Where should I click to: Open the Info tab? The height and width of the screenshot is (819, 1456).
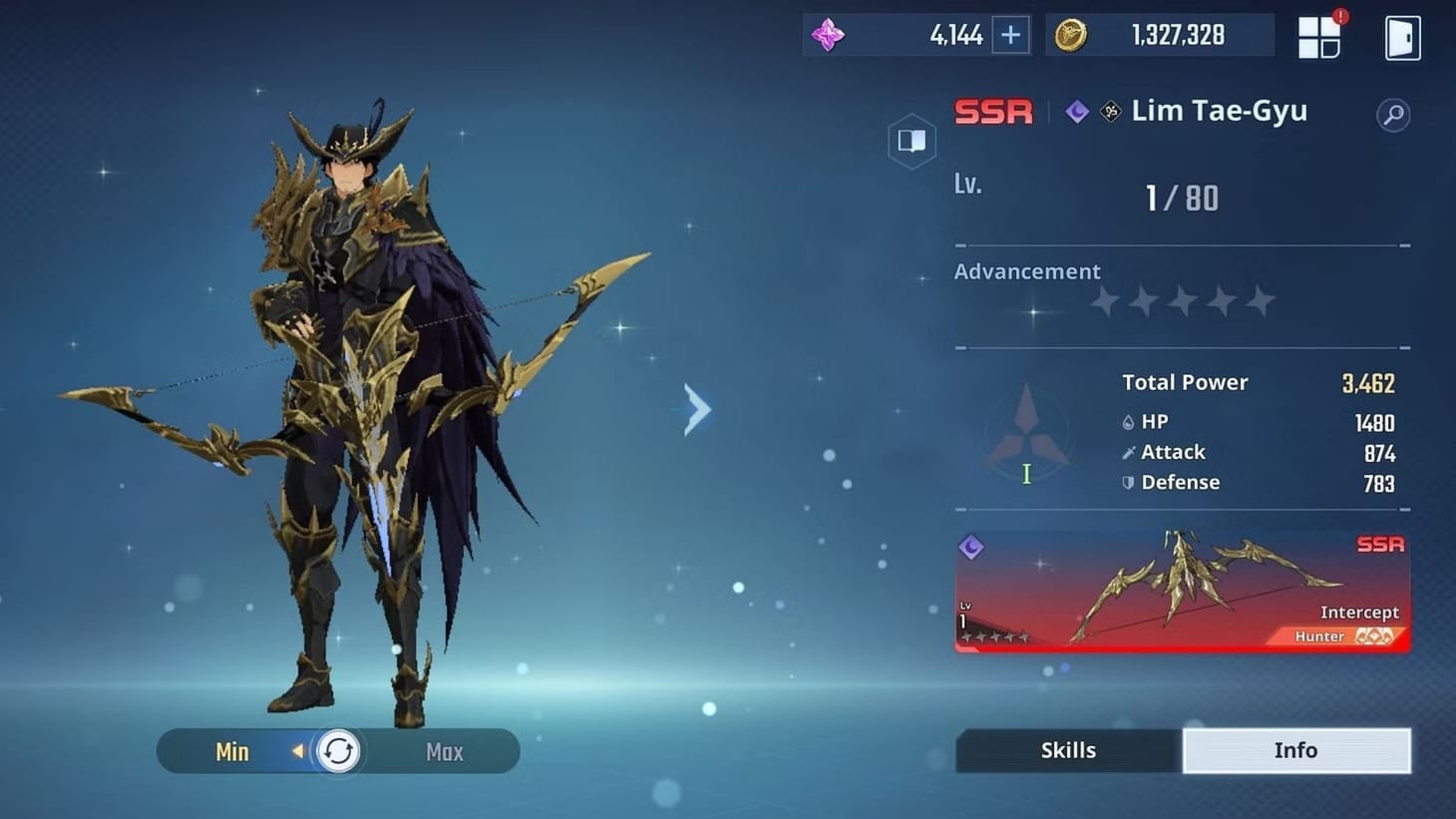pos(1296,750)
